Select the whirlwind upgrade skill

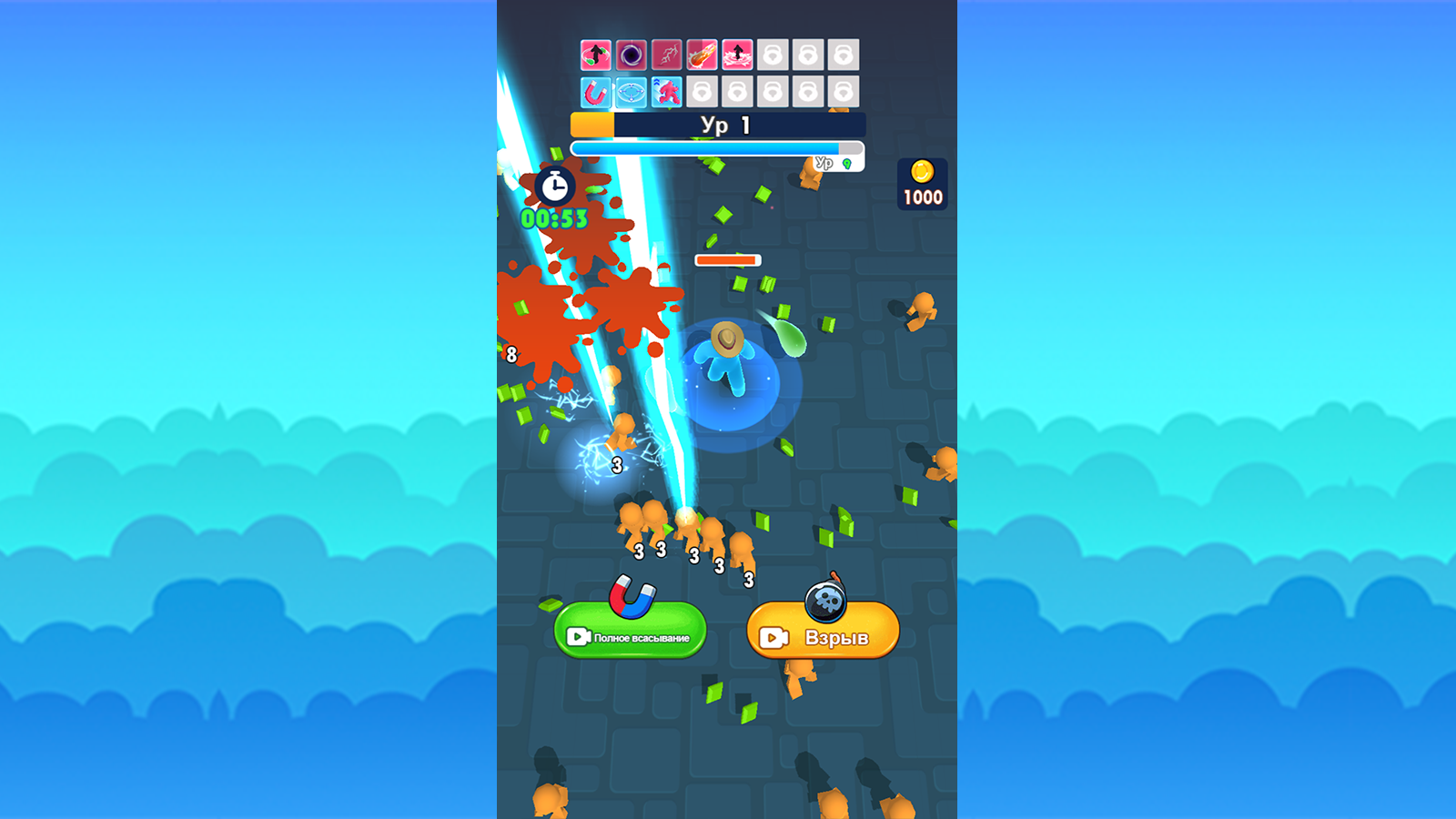point(736,55)
